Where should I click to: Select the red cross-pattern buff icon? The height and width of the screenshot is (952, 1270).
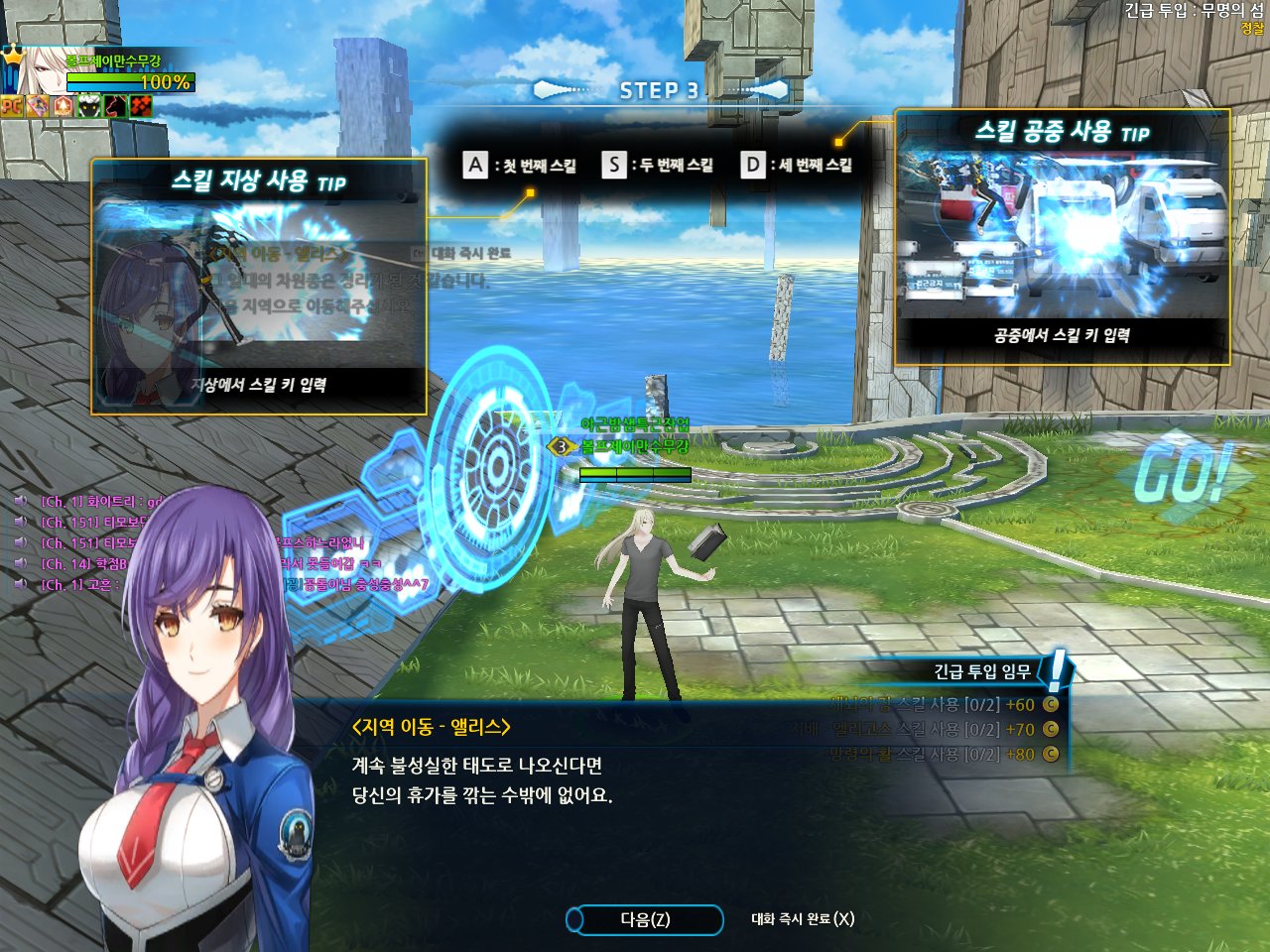click(140, 106)
